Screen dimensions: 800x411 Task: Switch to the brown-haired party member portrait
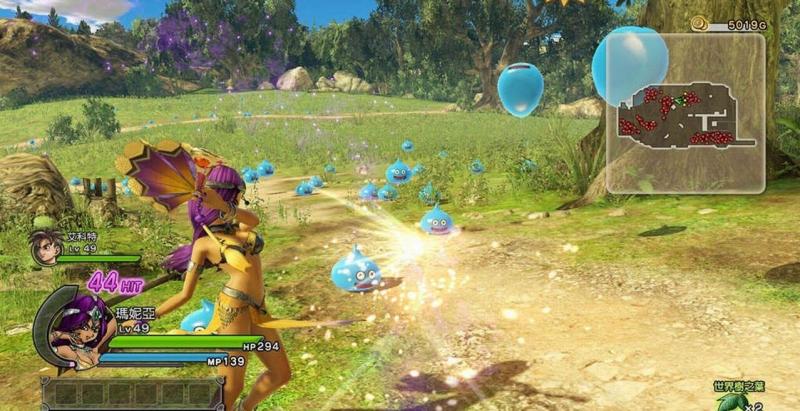click(x=43, y=246)
